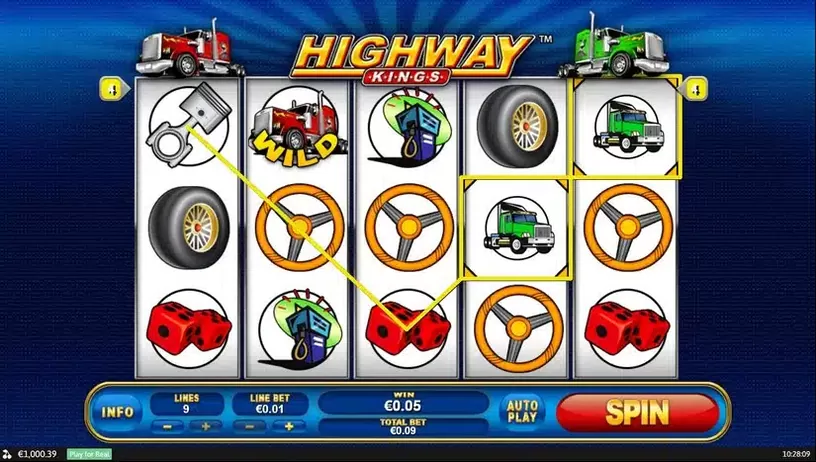Image resolution: width=816 pixels, height=462 pixels.
Task: Decrease the number of lines
Action: (165, 425)
